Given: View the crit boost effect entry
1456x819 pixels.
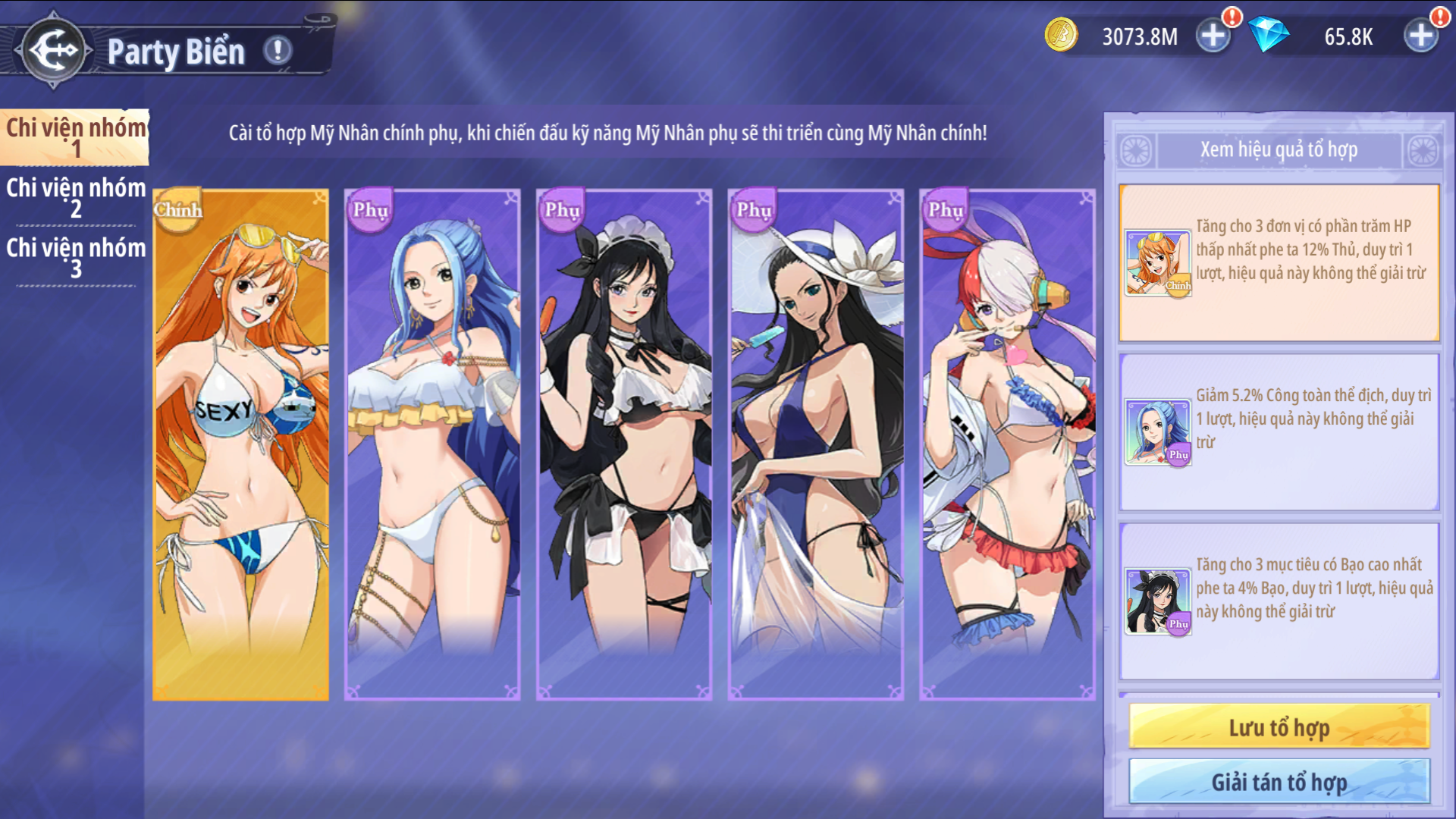Looking at the screenshot, I should coord(1279,601).
